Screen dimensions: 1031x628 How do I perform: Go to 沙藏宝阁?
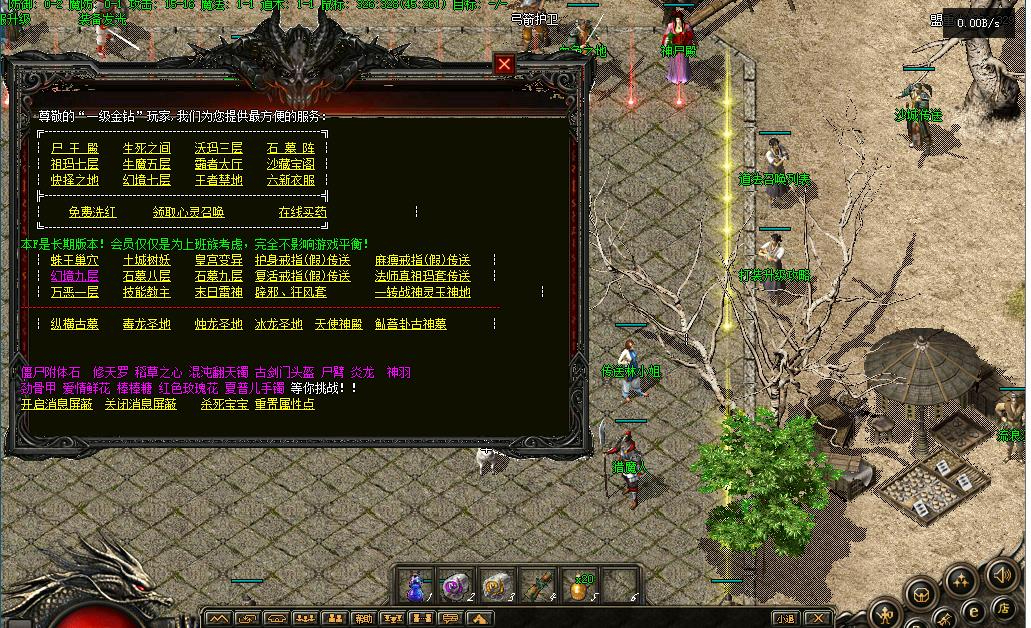pyautogui.click(x=290, y=164)
